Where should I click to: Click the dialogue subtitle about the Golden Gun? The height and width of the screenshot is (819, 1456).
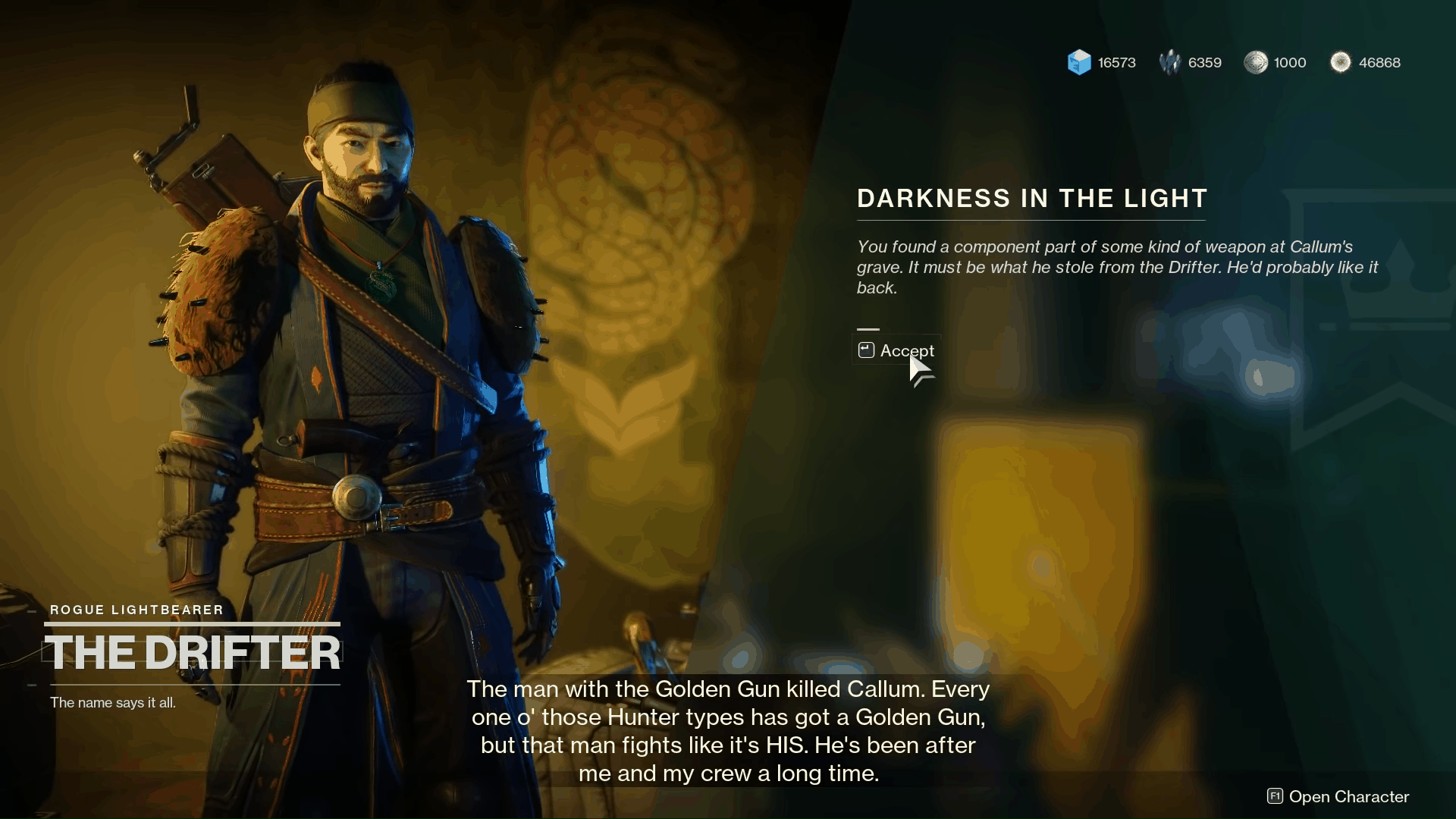coord(728,730)
